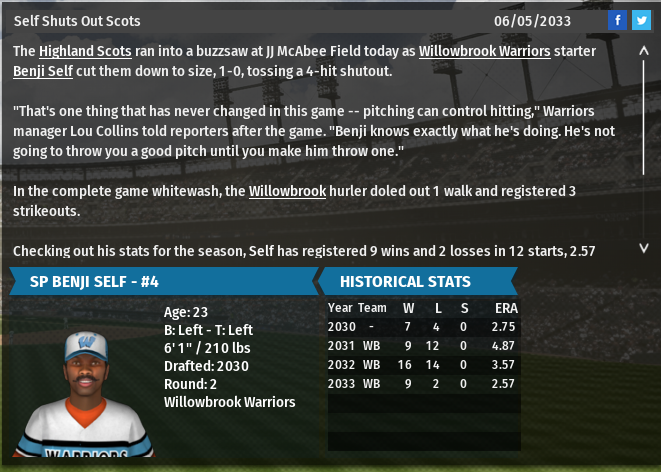The height and width of the screenshot is (472, 661).
Task: Select the 2031 season stats row
Action: click(x=424, y=345)
